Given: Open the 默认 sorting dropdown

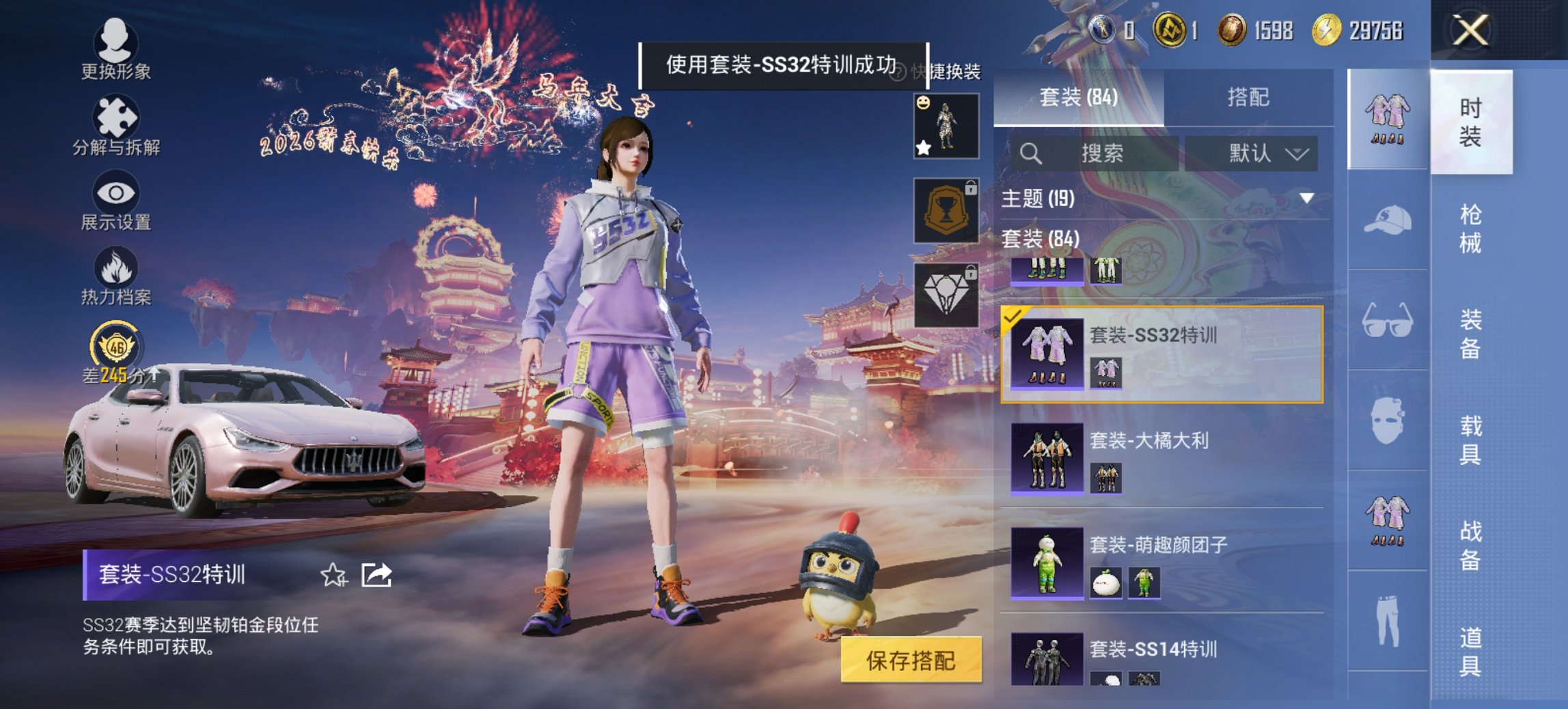Looking at the screenshot, I should tap(1263, 153).
